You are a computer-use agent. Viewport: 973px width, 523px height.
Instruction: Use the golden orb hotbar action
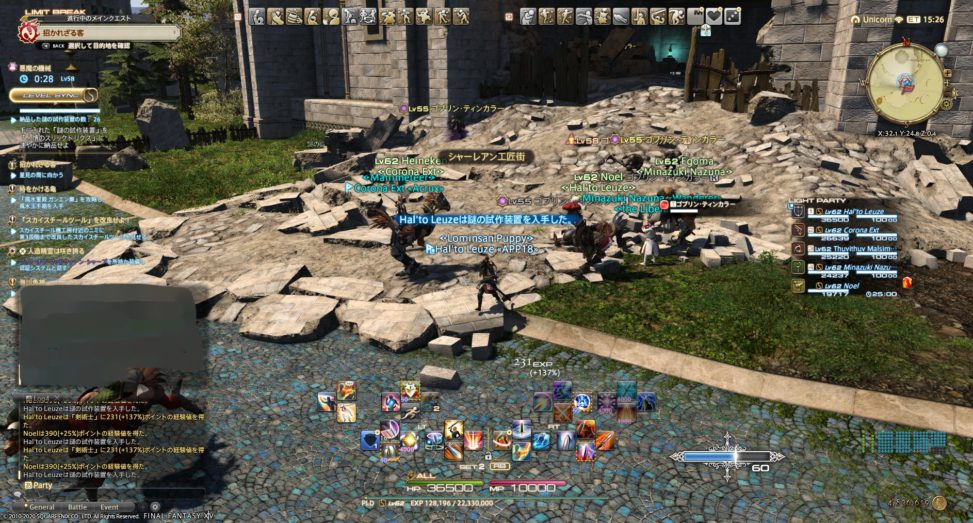[x=410, y=440]
